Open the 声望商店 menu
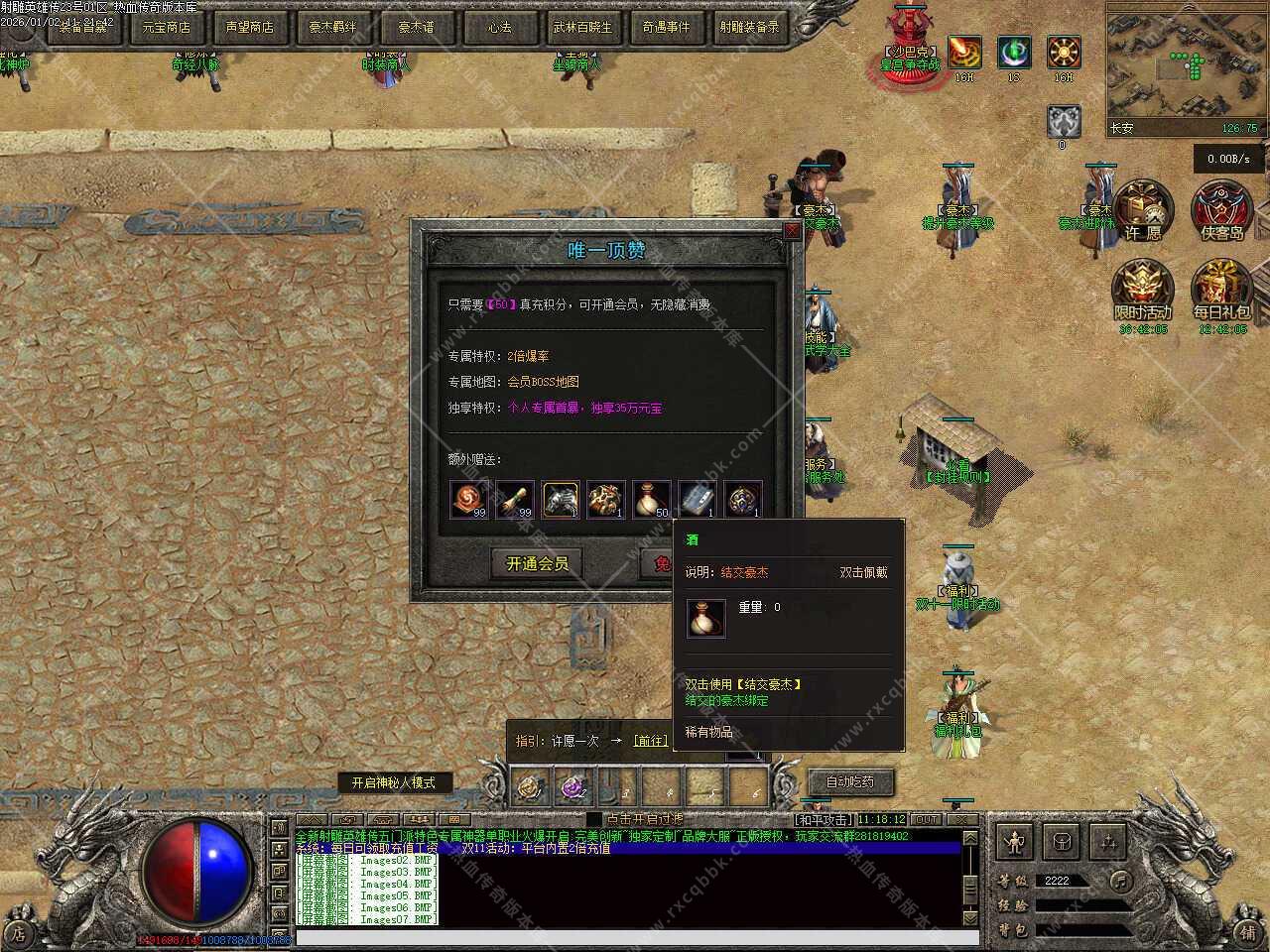Screen dimensions: 1270x952 (x=249, y=27)
